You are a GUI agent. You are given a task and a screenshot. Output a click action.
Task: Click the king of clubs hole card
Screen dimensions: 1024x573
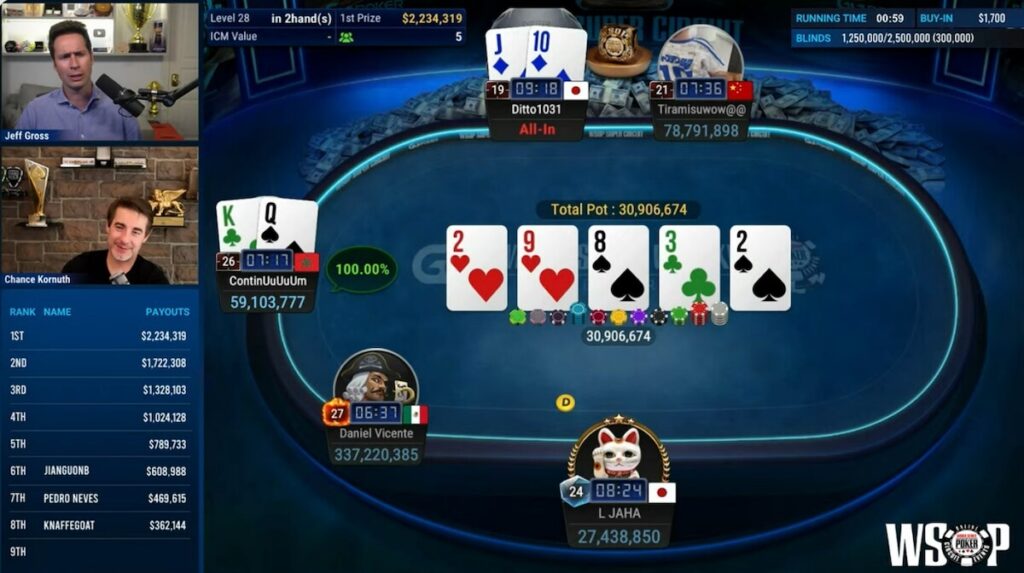coord(236,226)
